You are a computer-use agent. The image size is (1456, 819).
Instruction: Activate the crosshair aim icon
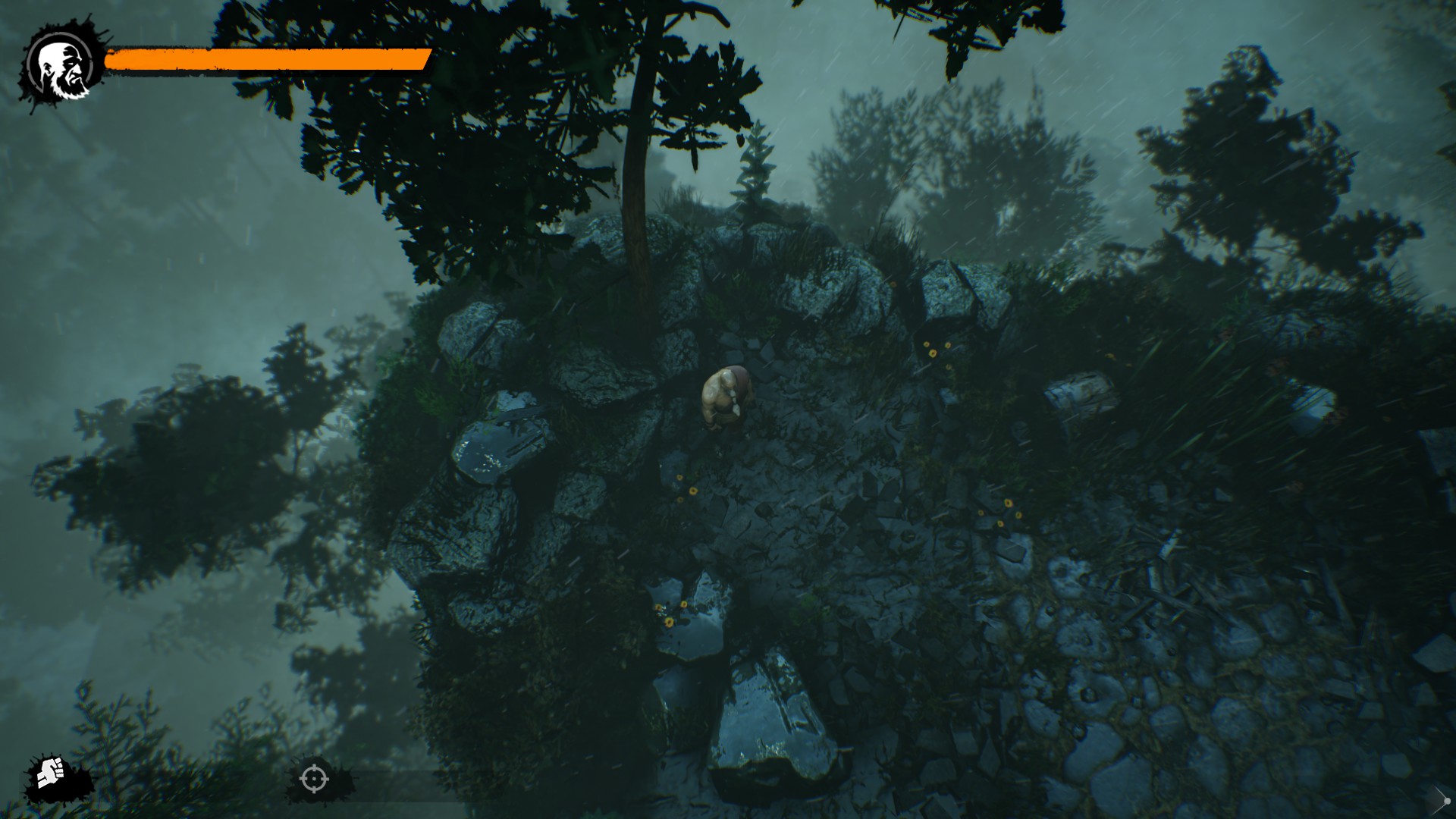314,778
